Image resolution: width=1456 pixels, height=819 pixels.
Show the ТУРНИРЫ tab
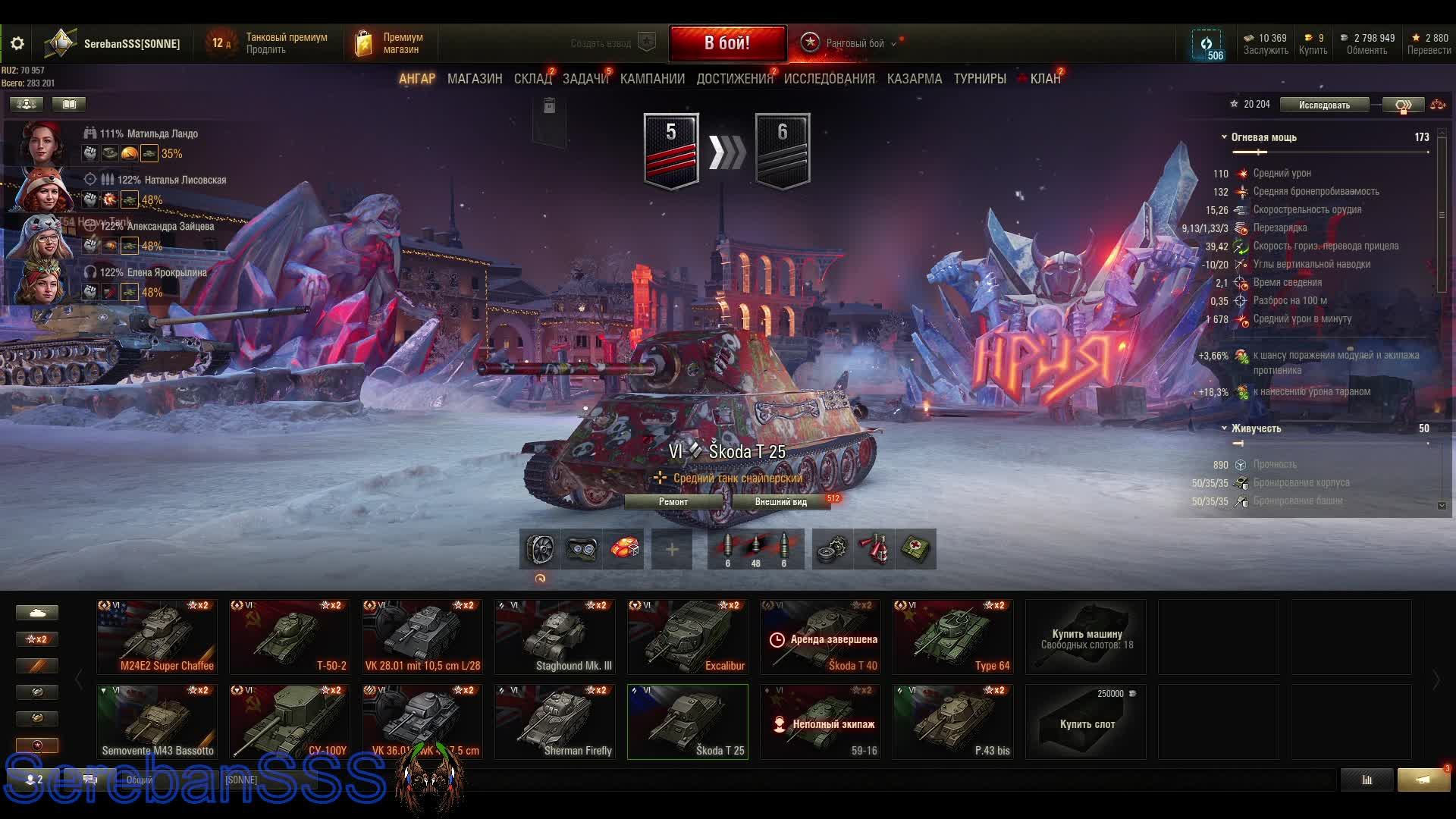(979, 79)
